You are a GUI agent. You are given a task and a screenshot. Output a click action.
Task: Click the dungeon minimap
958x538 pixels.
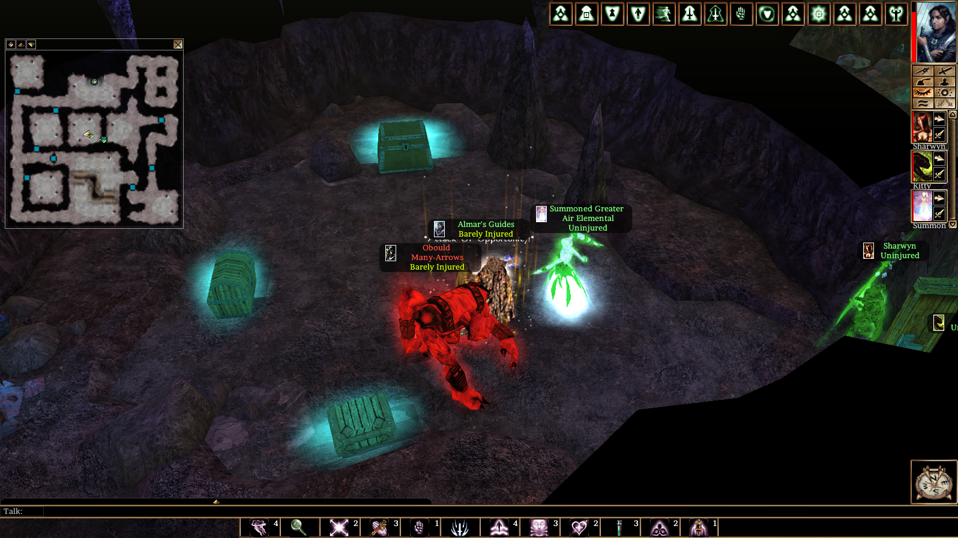pos(94,138)
